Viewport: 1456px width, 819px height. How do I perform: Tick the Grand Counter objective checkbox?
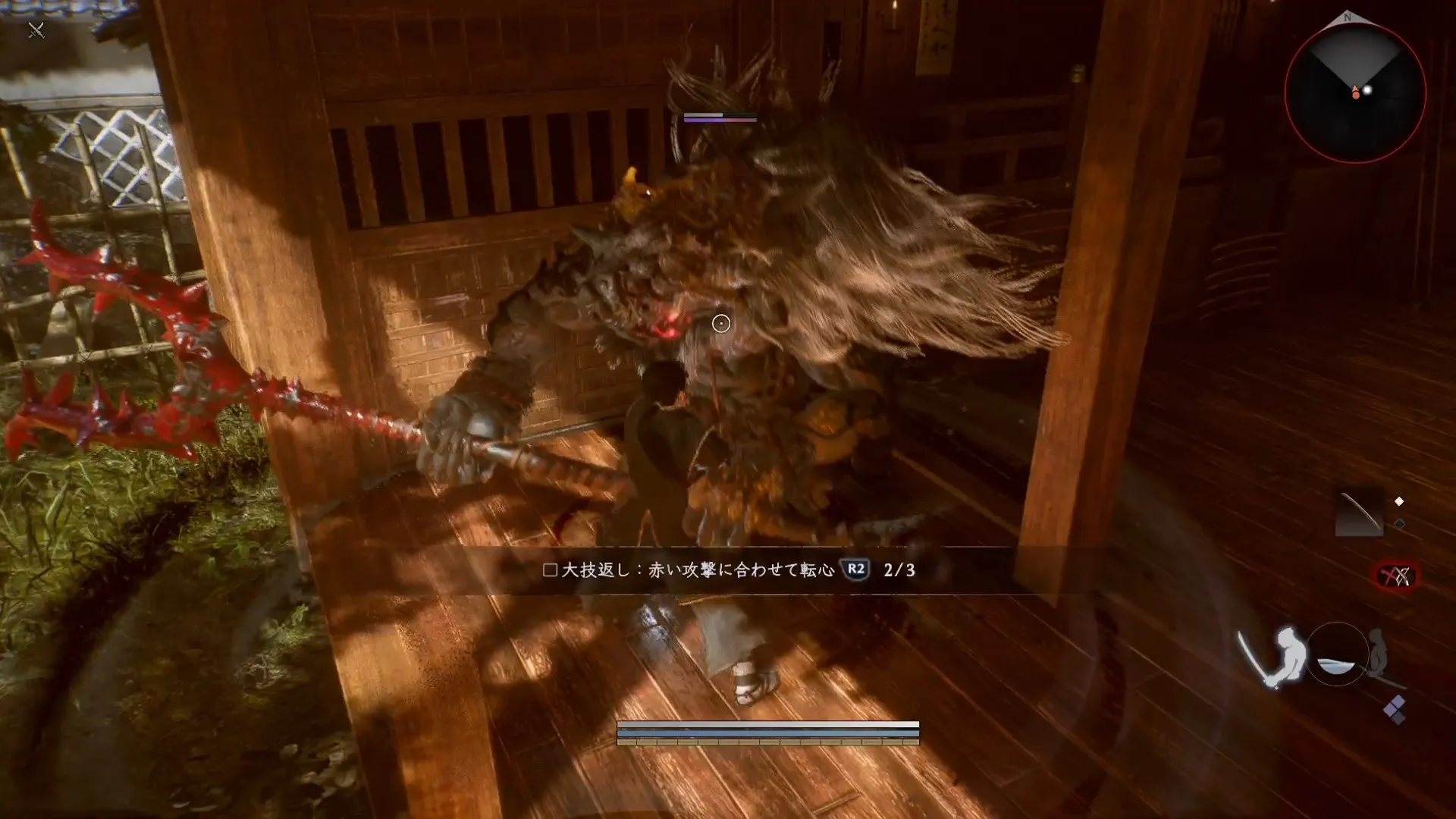pyautogui.click(x=551, y=570)
